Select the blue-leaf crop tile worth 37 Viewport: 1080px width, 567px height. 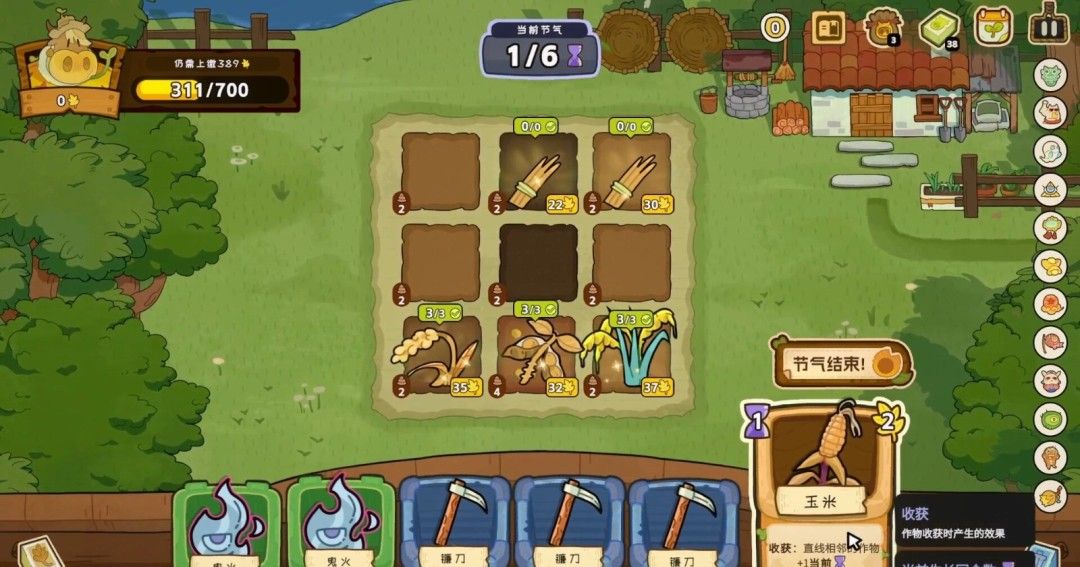632,355
